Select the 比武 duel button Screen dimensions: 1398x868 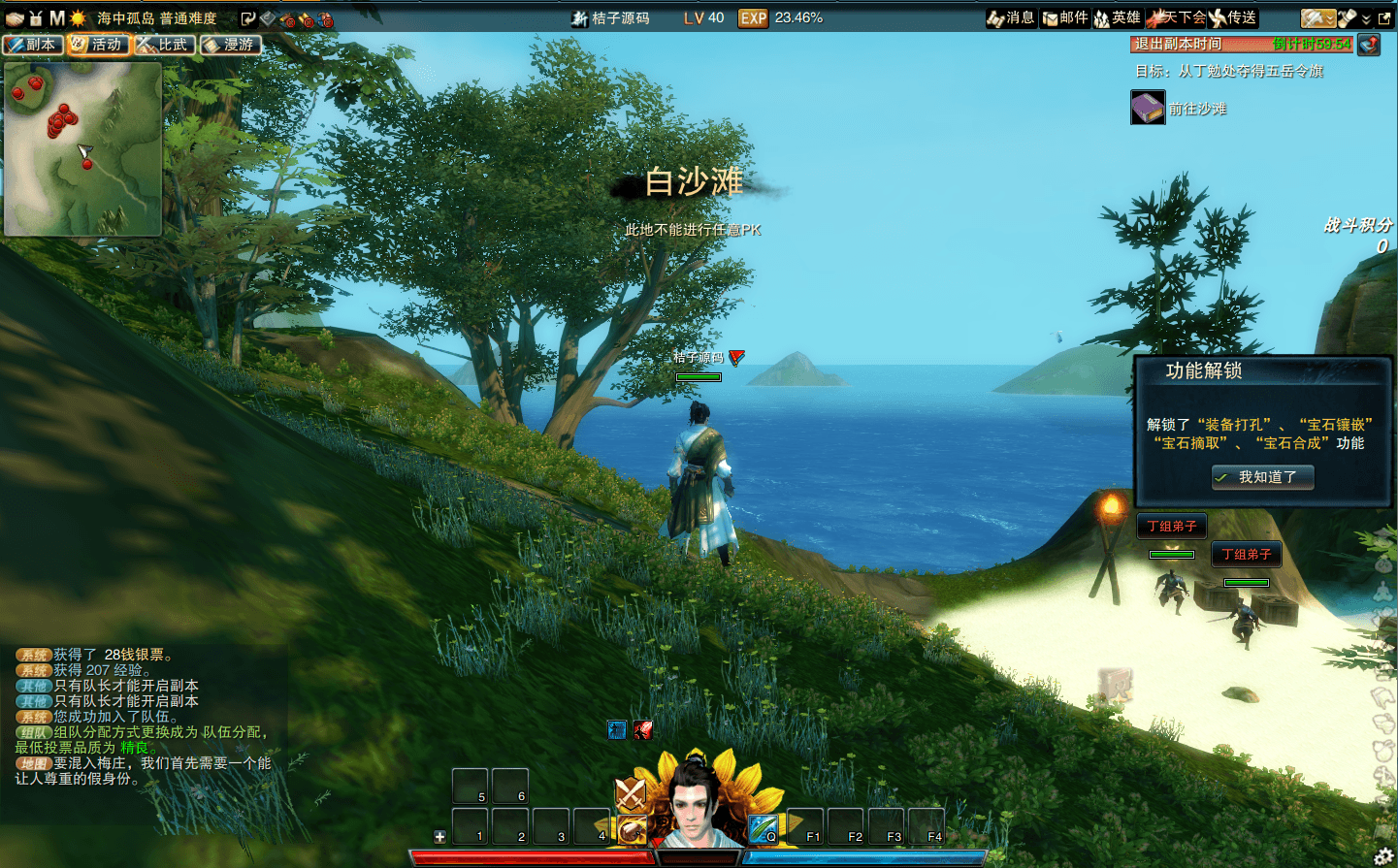click(165, 45)
